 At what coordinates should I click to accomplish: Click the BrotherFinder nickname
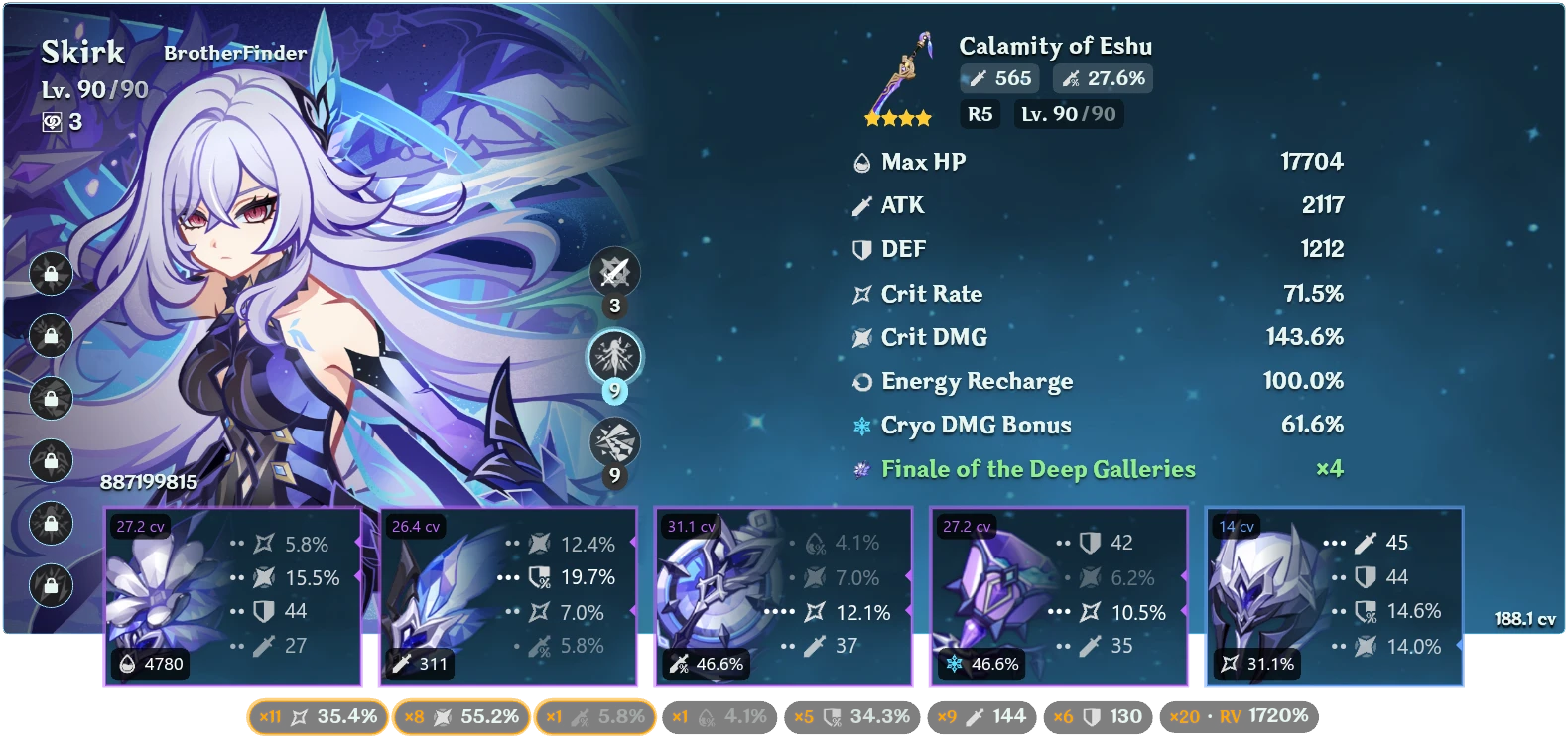235,54
